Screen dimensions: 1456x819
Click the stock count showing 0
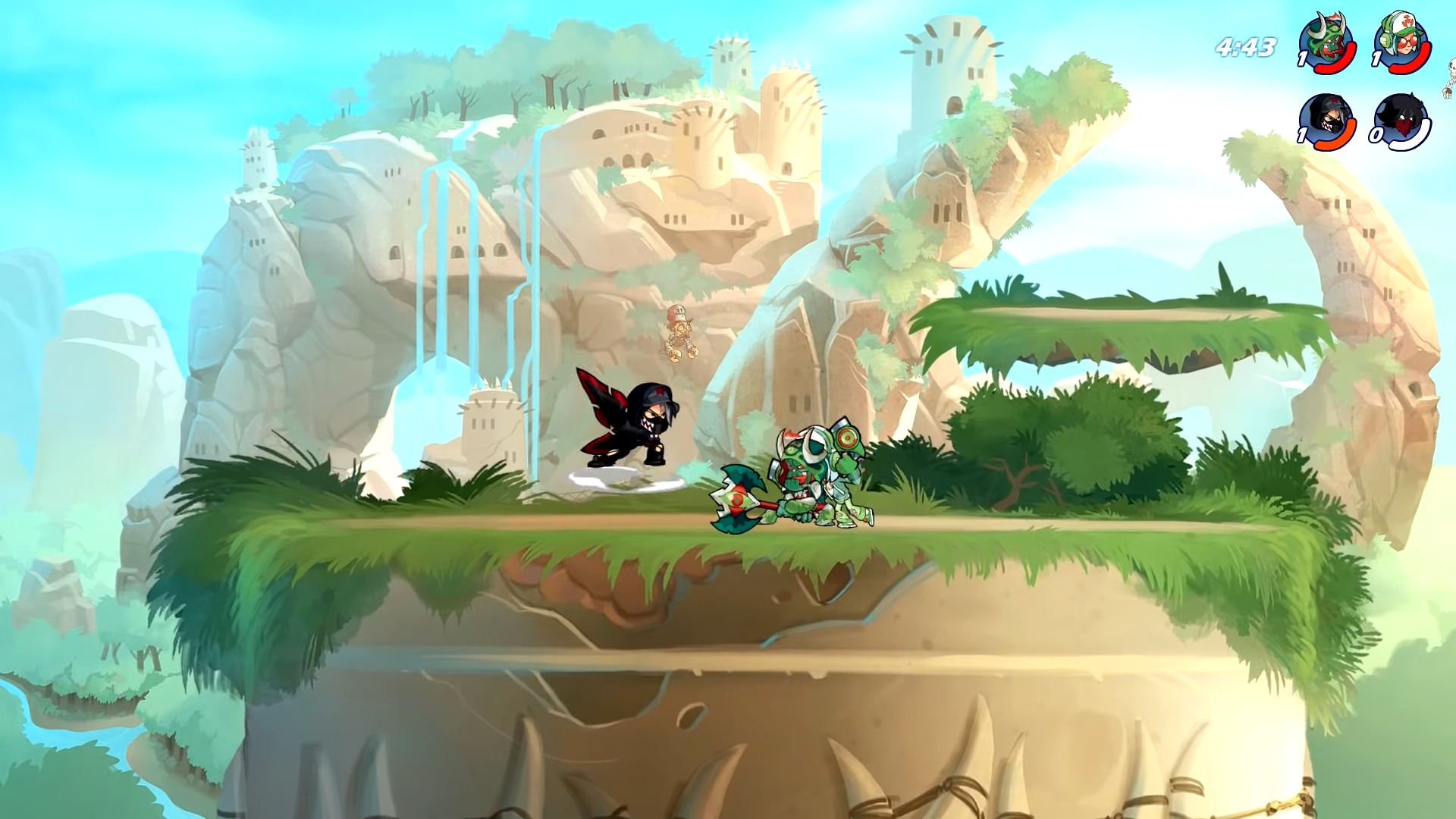[x=1377, y=133]
